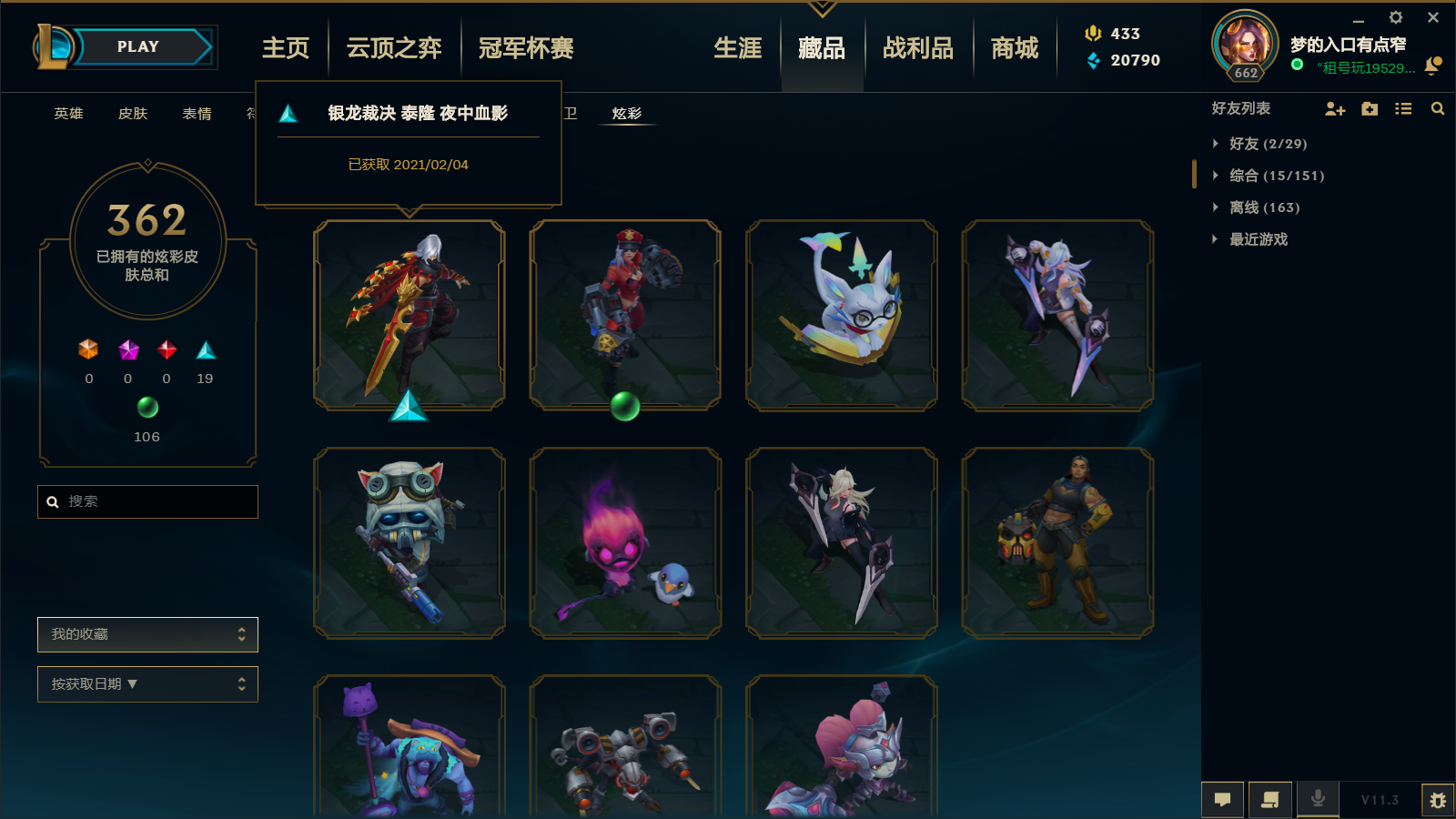Switch to the 皮肤 tab
This screenshot has width=1456, height=819.
[132, 114]
